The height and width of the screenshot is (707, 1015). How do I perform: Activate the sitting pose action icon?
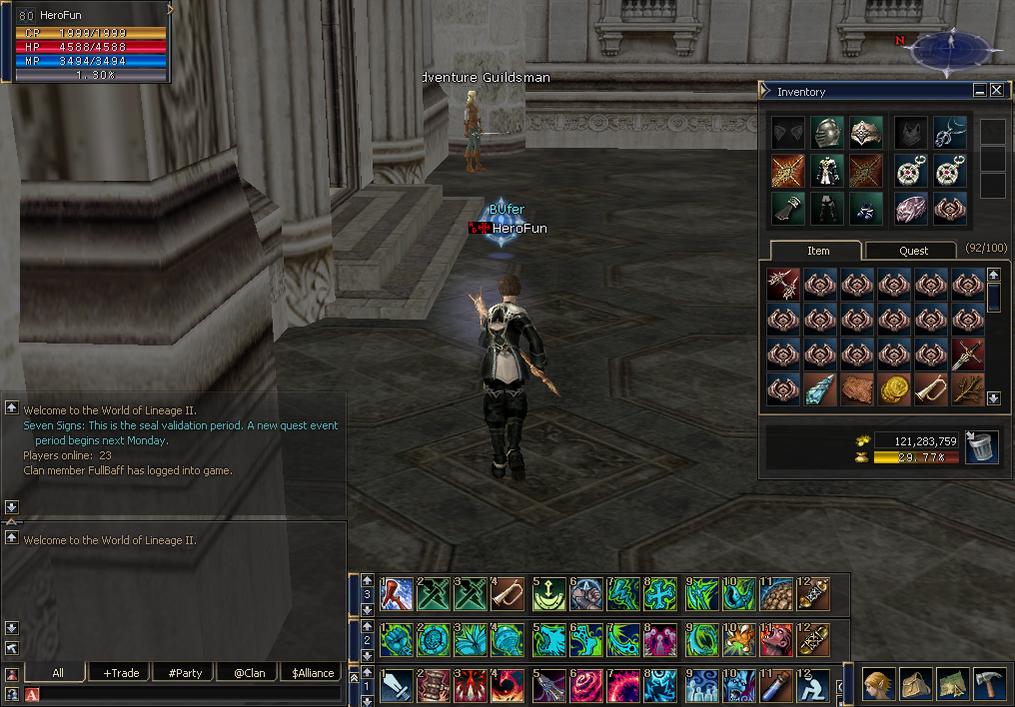(x=811, y=686)
